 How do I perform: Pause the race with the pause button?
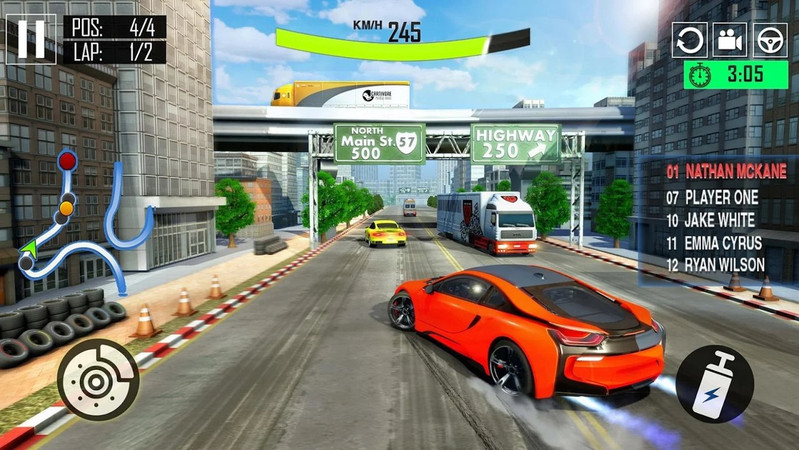tap(31, 39)
